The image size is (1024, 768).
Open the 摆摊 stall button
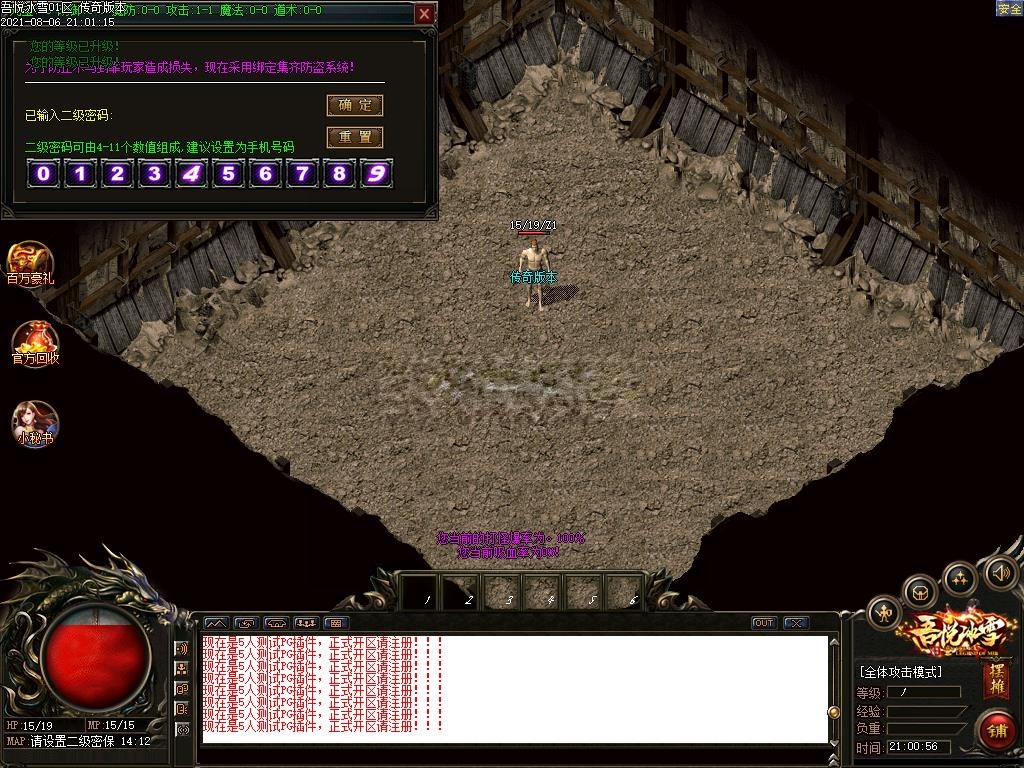[x=996, y=681]
